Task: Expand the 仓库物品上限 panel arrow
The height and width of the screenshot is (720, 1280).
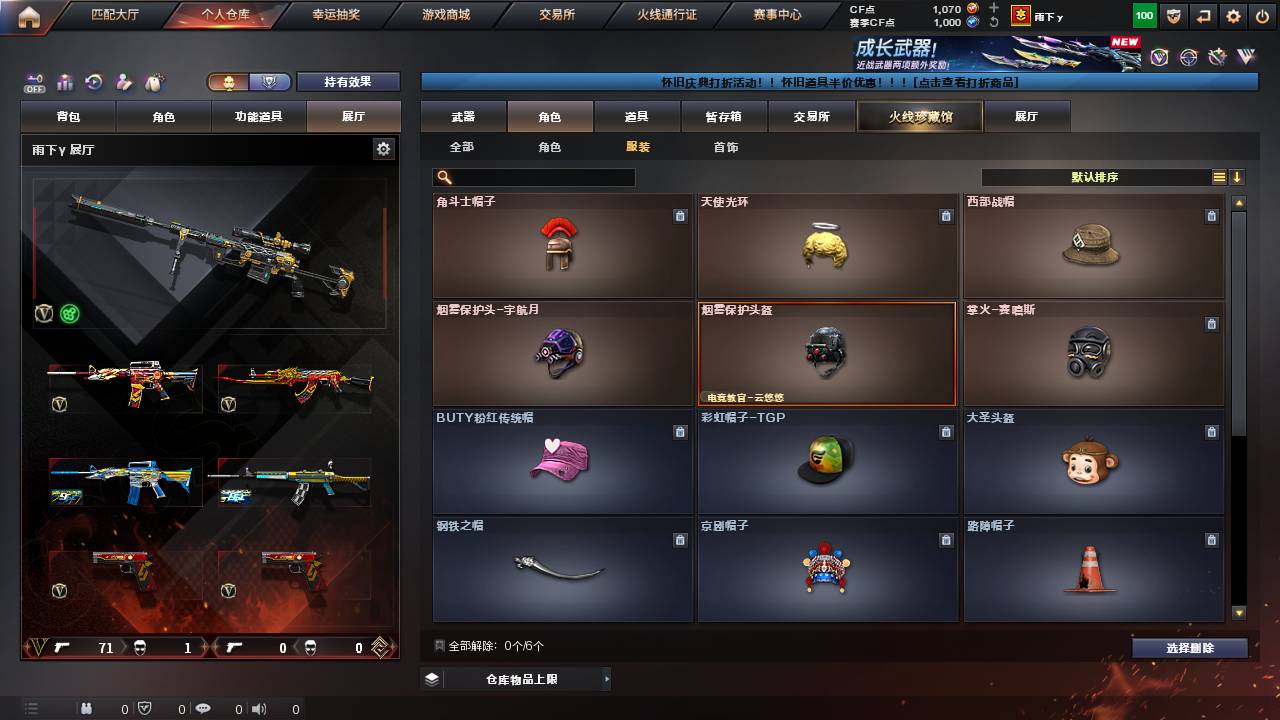Action: (x=608, y=678)
